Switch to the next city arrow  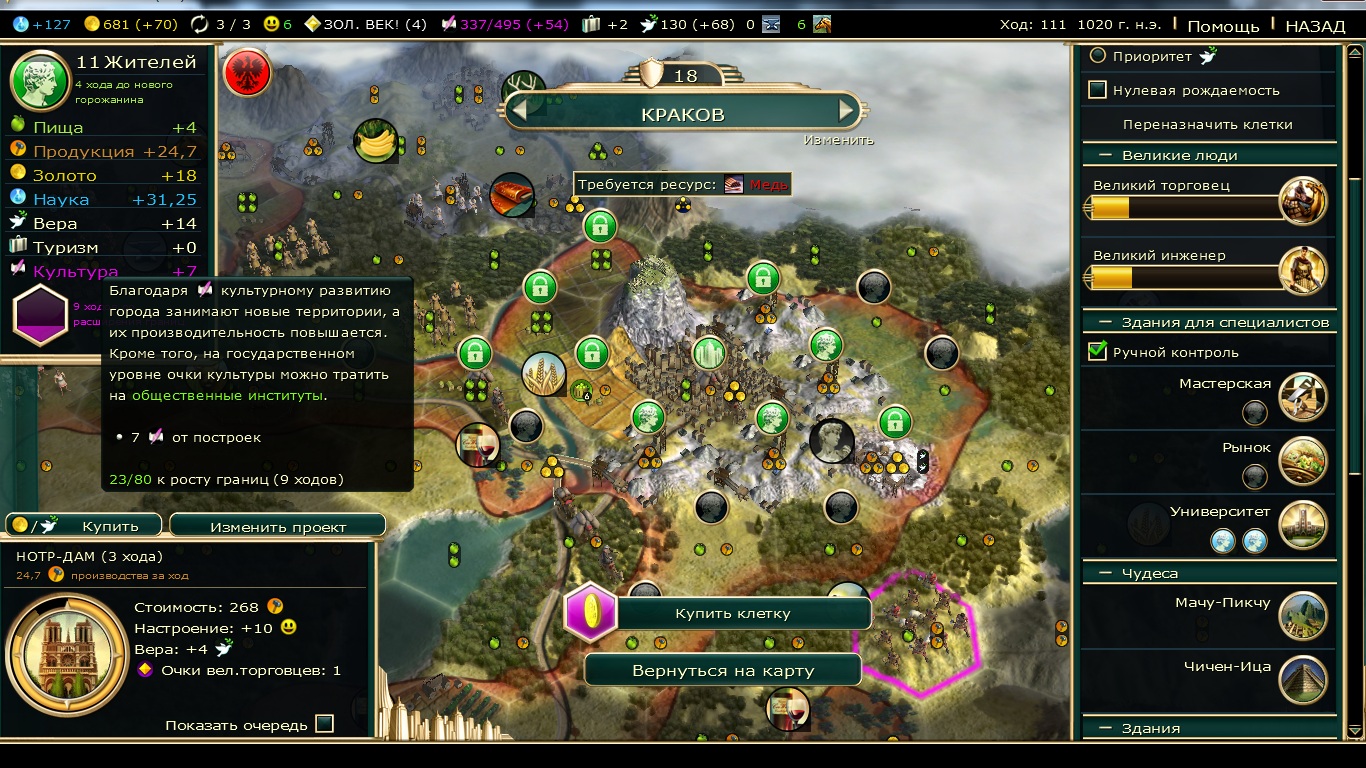point(847,109)
